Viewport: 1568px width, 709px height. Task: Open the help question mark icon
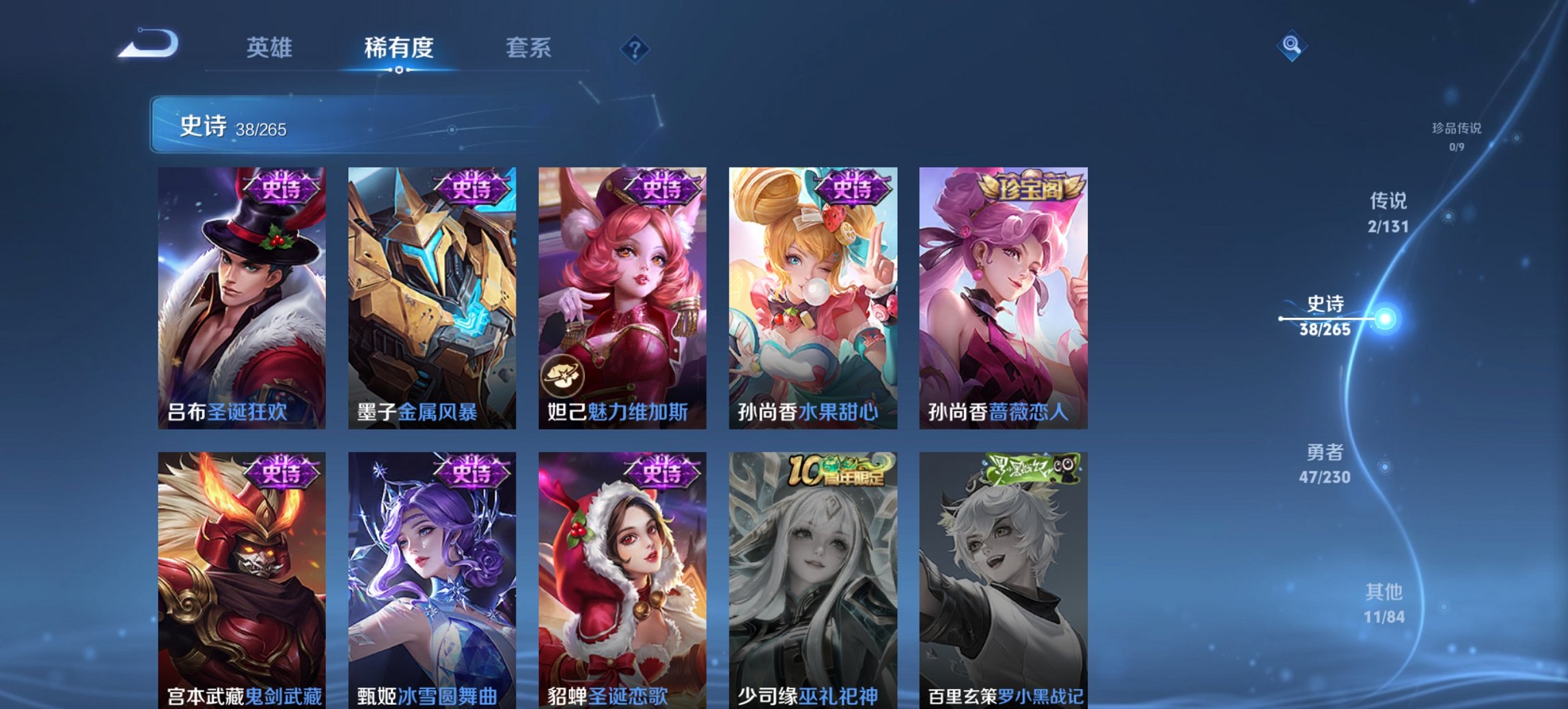(x=635, y=48)
